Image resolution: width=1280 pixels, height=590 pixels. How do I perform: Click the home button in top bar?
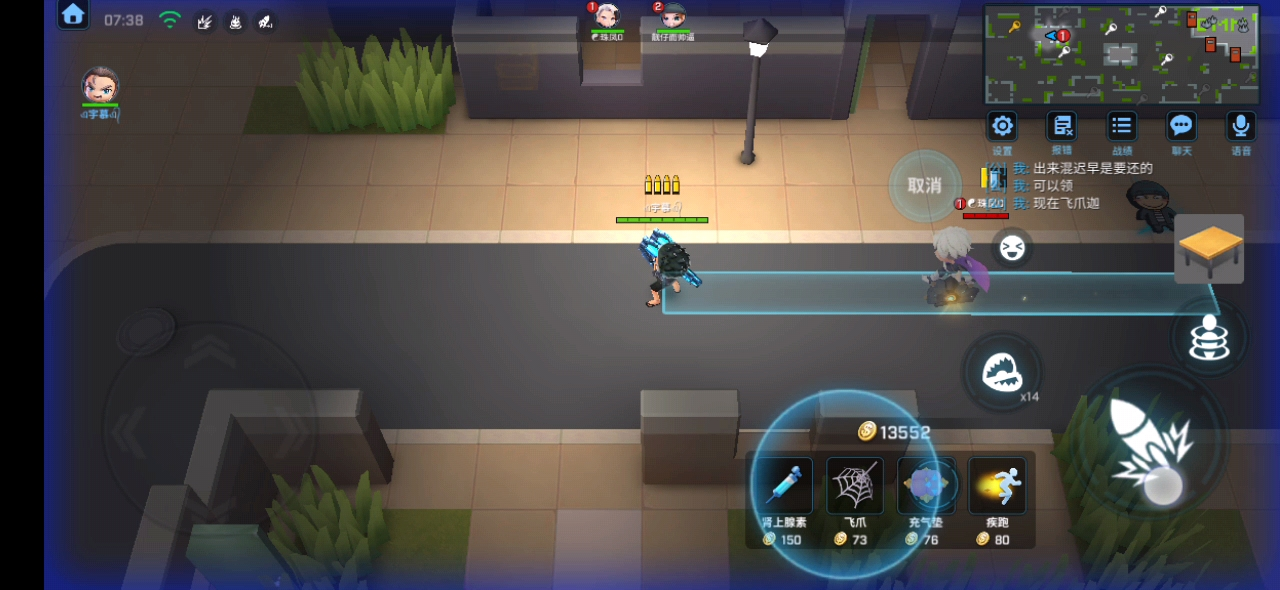click(x=73, y=15)
